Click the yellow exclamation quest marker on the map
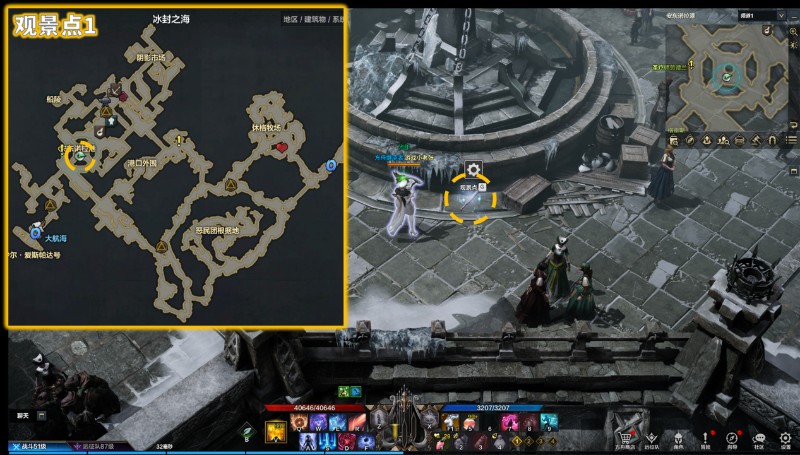This screenshot has width=800, height=455. click(179, 141)
